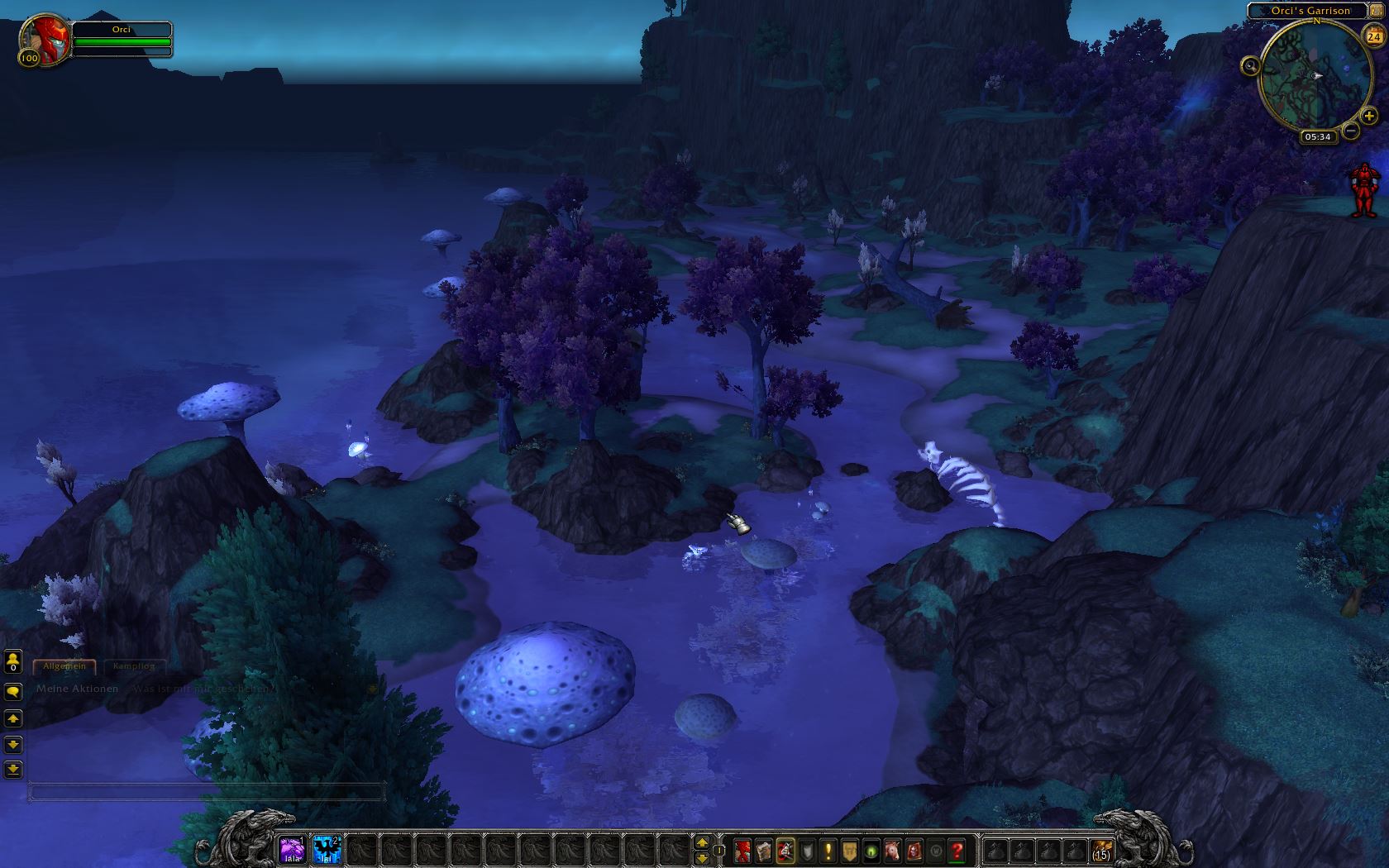This screenshot has height=868, width=1389.
Task: Open the calendar showing day 24
Action: 1374,37
